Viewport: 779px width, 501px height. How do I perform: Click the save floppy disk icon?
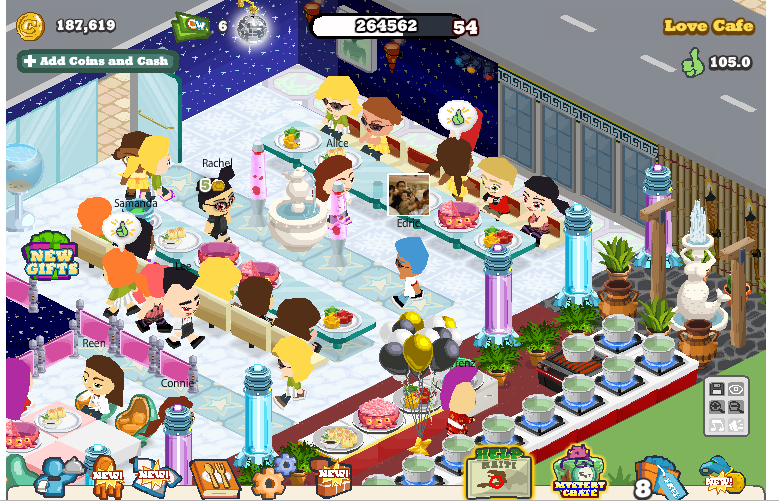click(716, 390)
